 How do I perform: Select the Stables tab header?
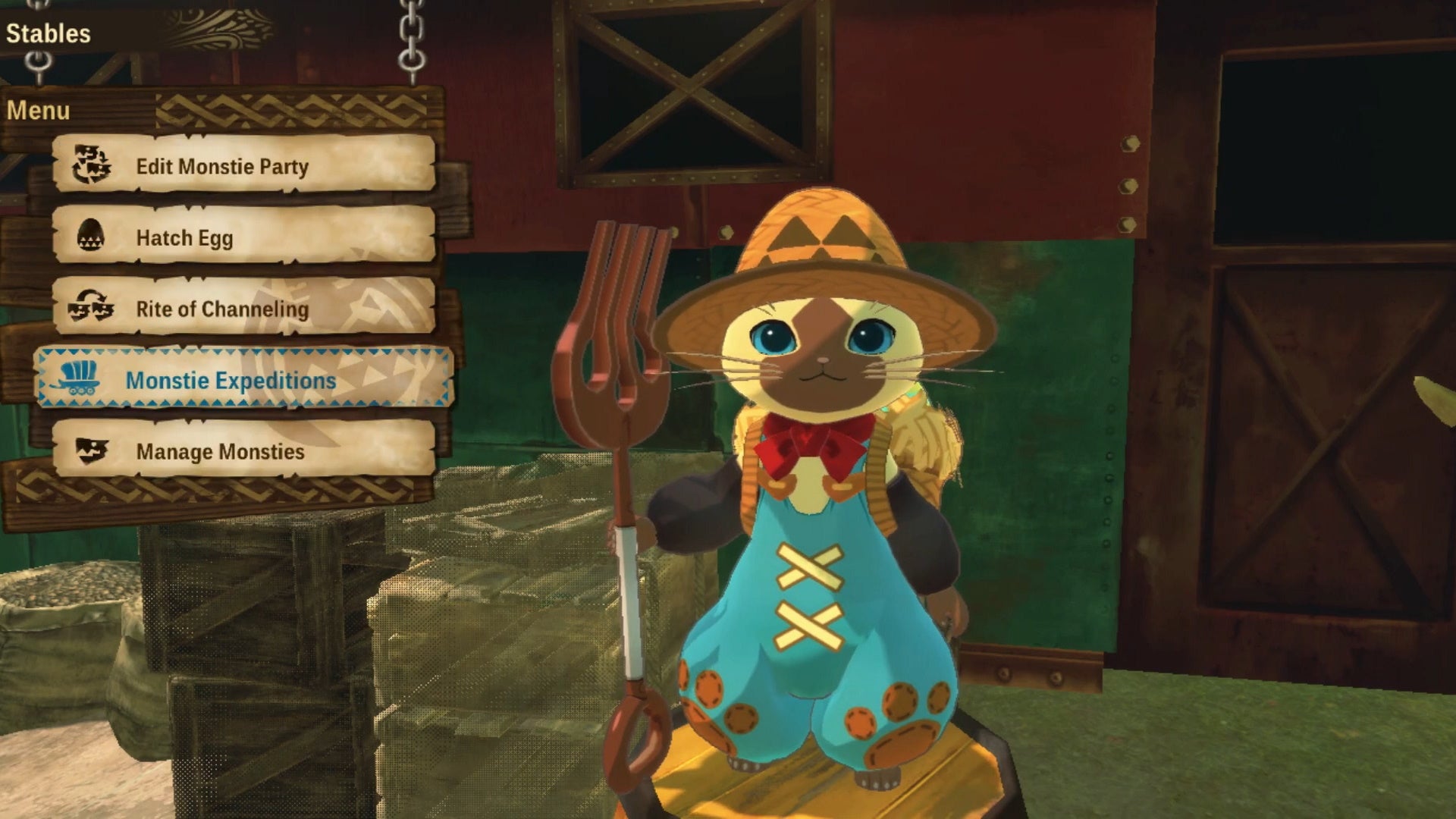47,32
